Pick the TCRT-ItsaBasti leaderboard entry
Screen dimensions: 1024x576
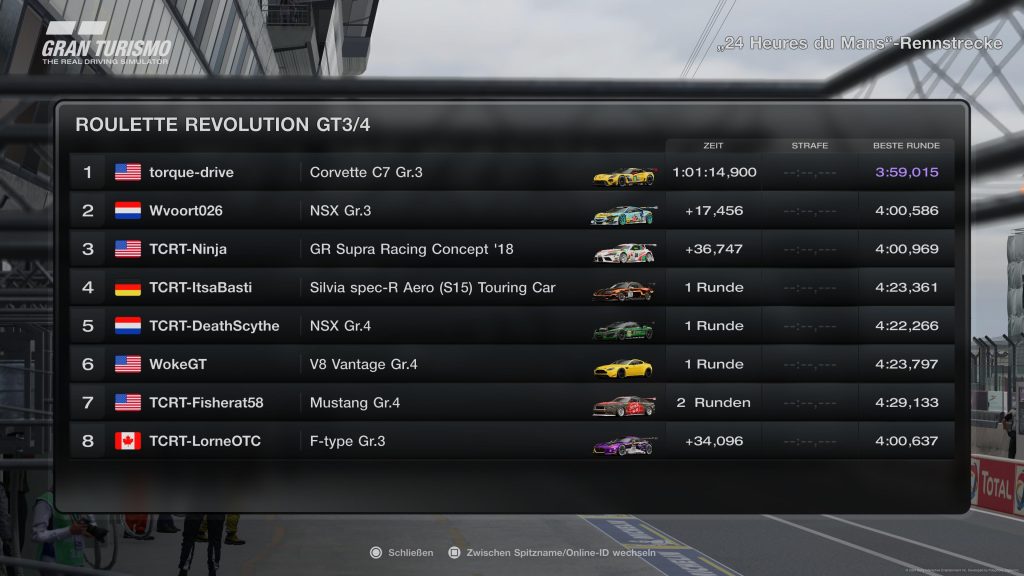tap(510, 288)
